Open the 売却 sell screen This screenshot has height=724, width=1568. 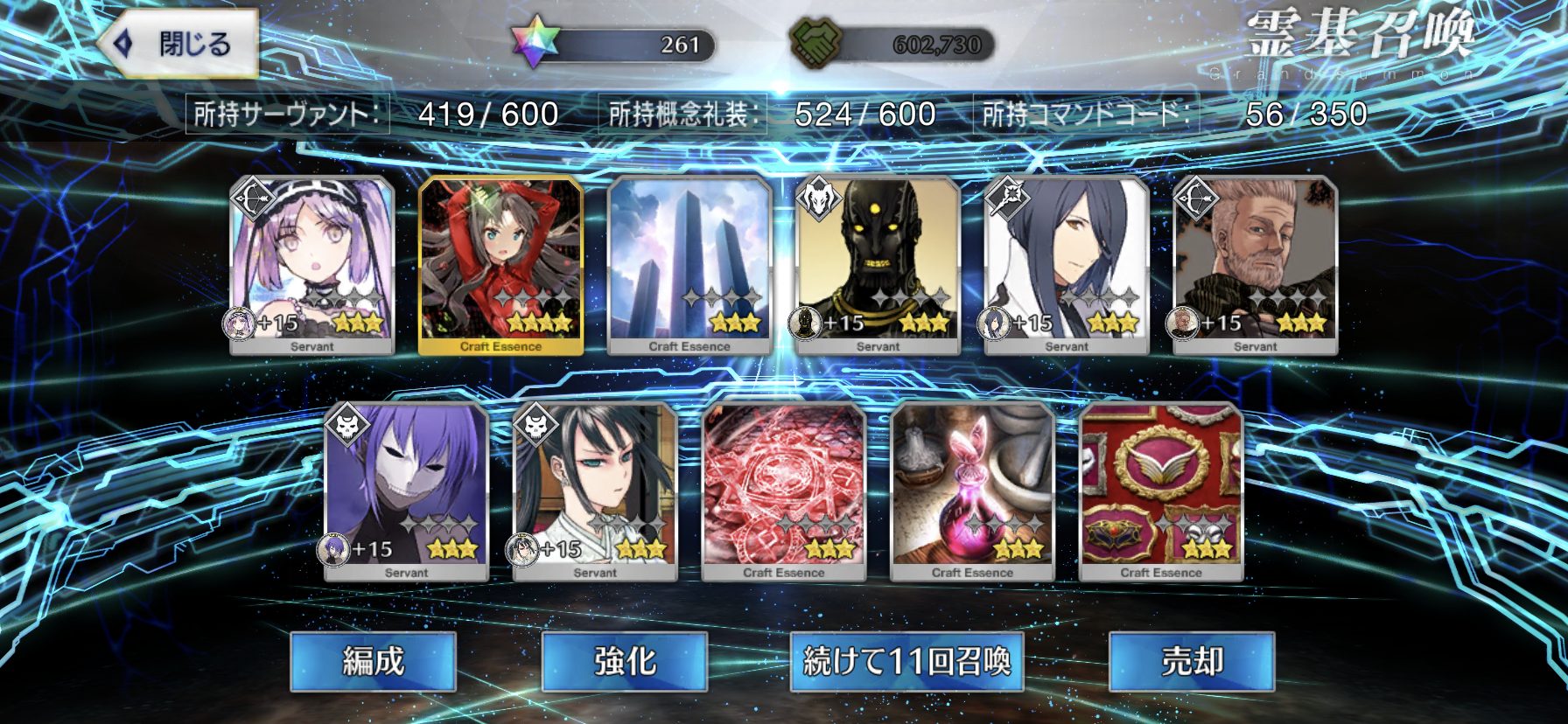1191,661
